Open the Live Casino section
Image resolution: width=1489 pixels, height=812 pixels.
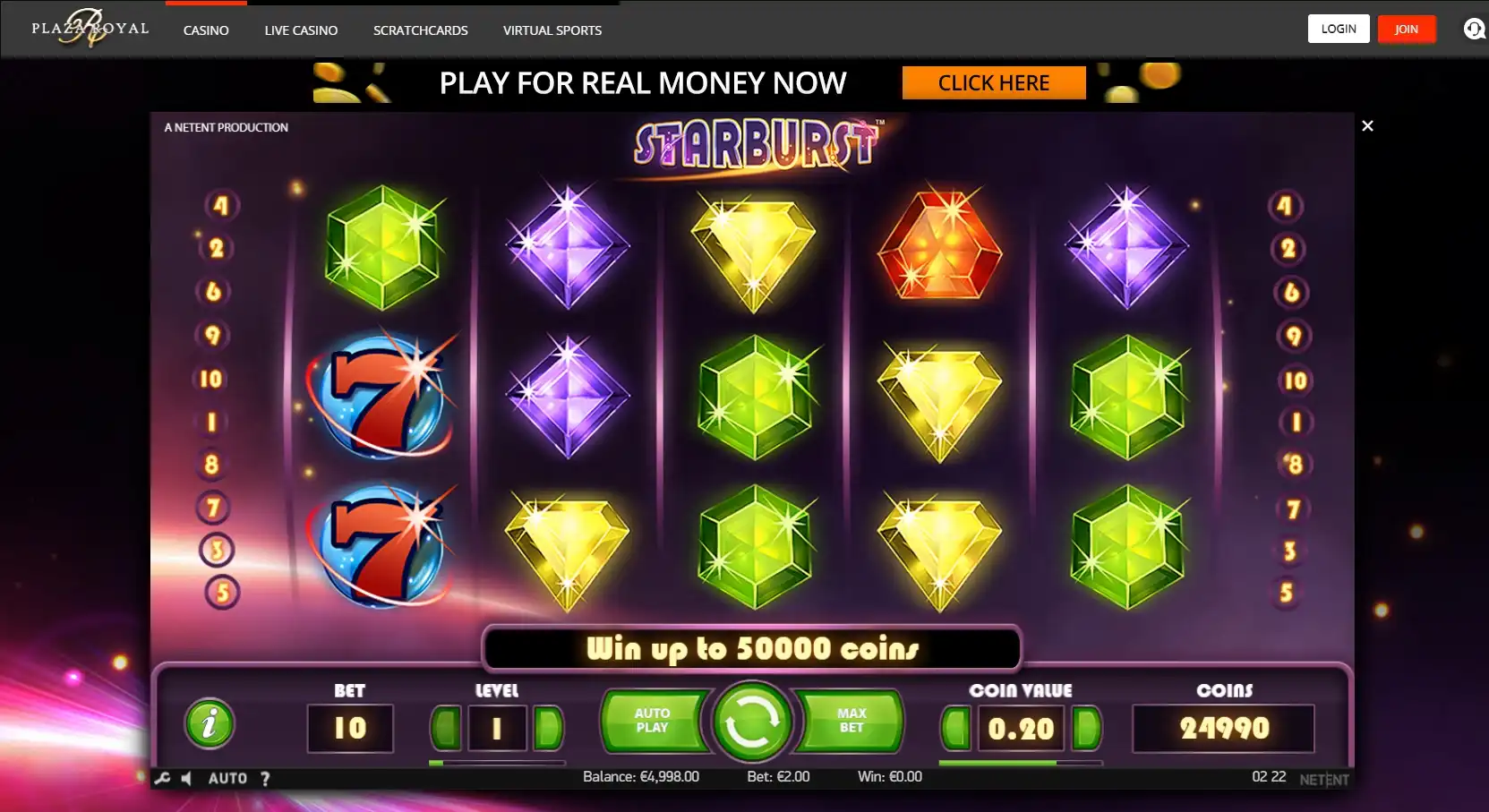point(301,30)
